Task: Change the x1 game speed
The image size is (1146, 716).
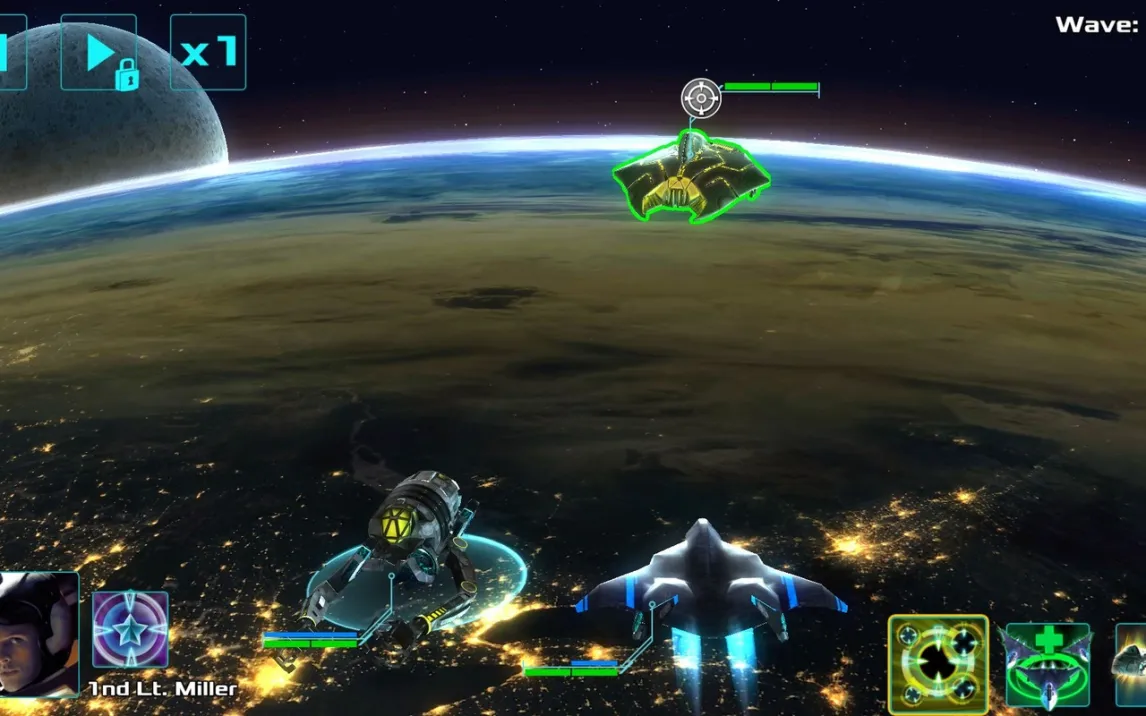Action: click(208, 52)
